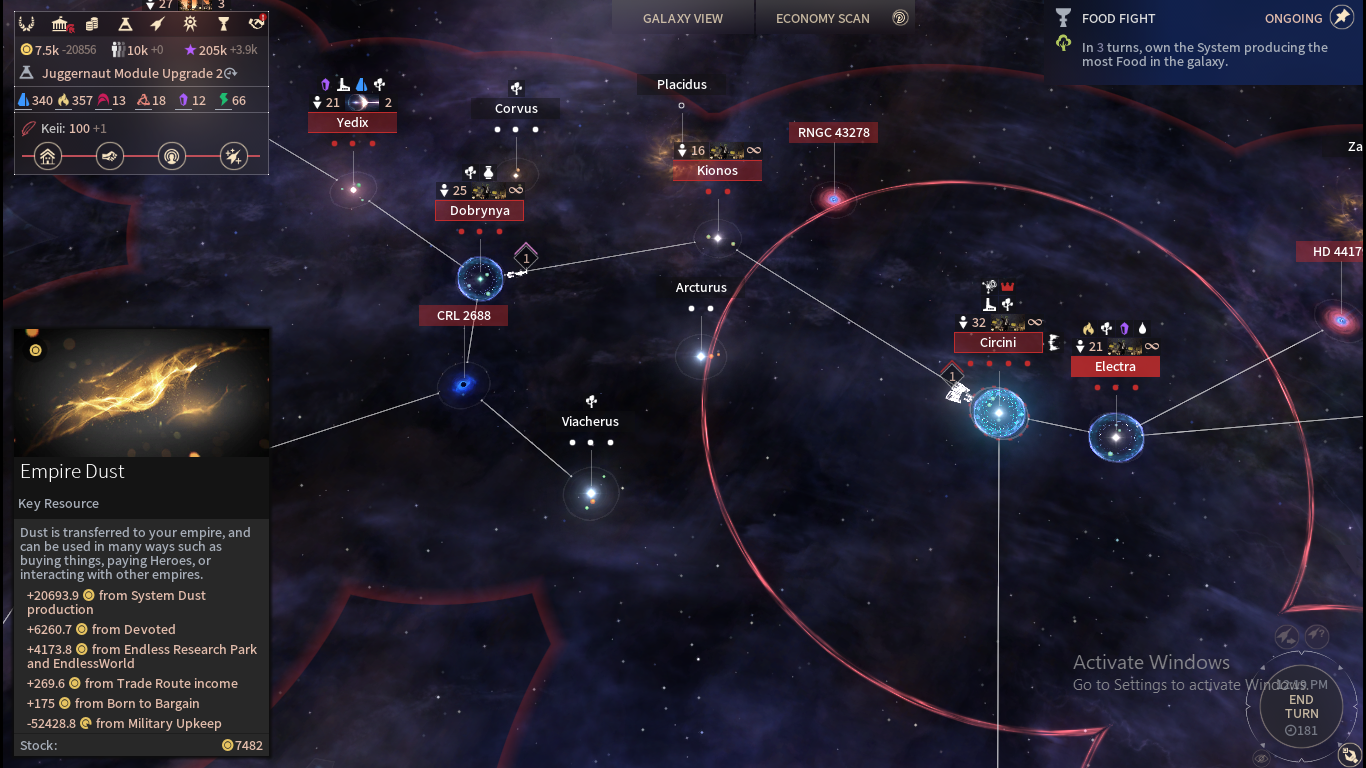View Juggernaut Module Upgrade 2 research
The height and width of the screenshot is (768, 1366).
(x=130, y=73)
